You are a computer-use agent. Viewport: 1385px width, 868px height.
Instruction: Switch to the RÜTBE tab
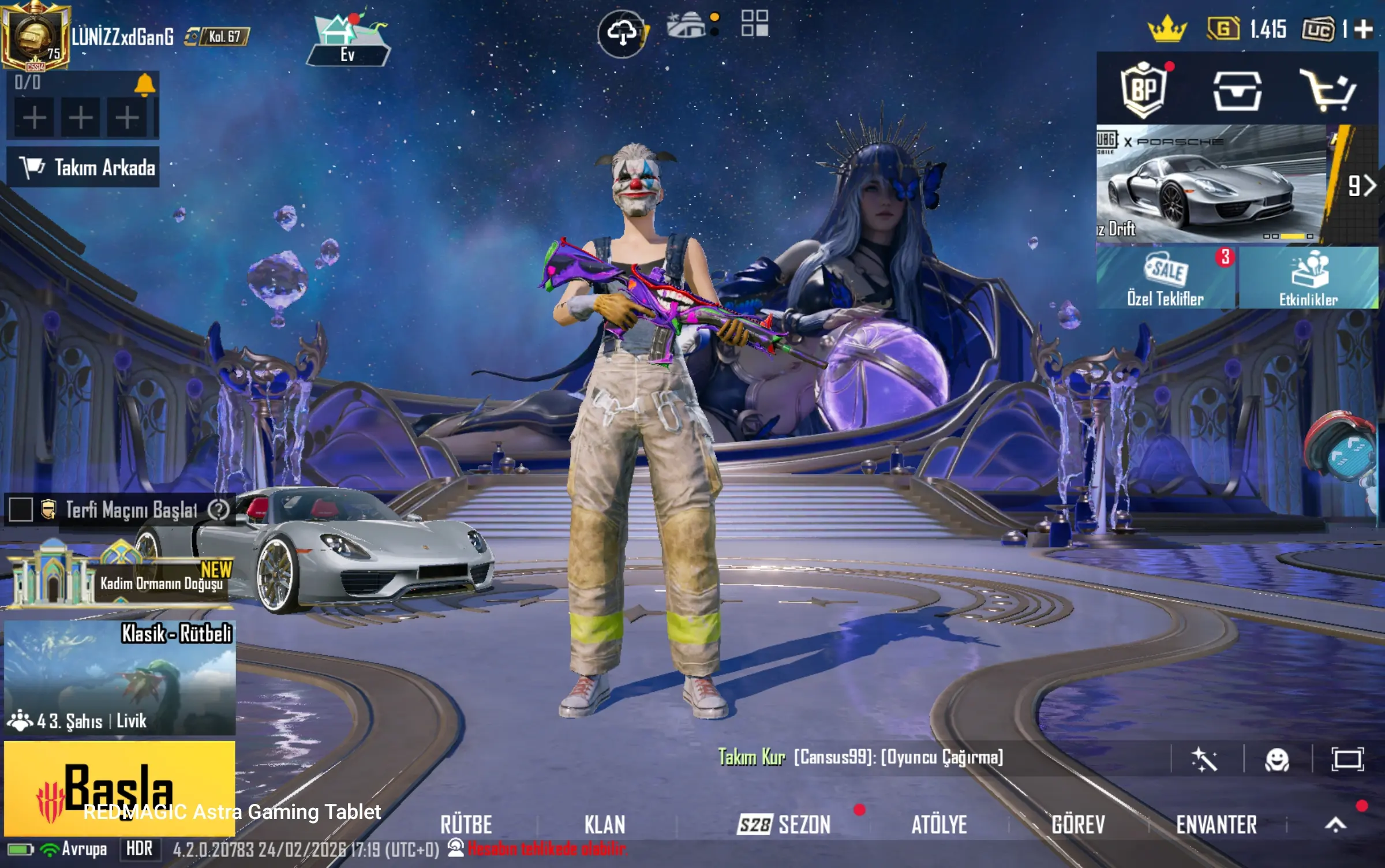[x=466, y=824]
